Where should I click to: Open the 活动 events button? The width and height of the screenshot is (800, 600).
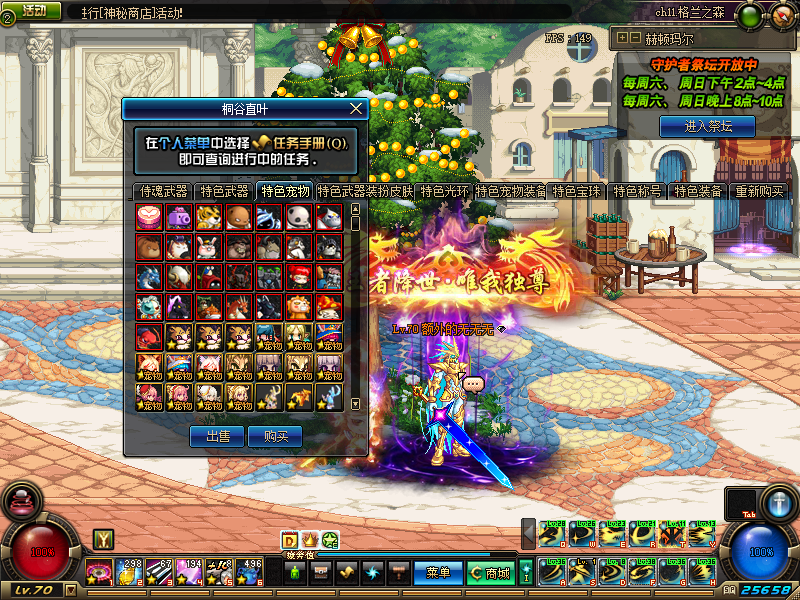pyautogui.click(x=33, y=10)
